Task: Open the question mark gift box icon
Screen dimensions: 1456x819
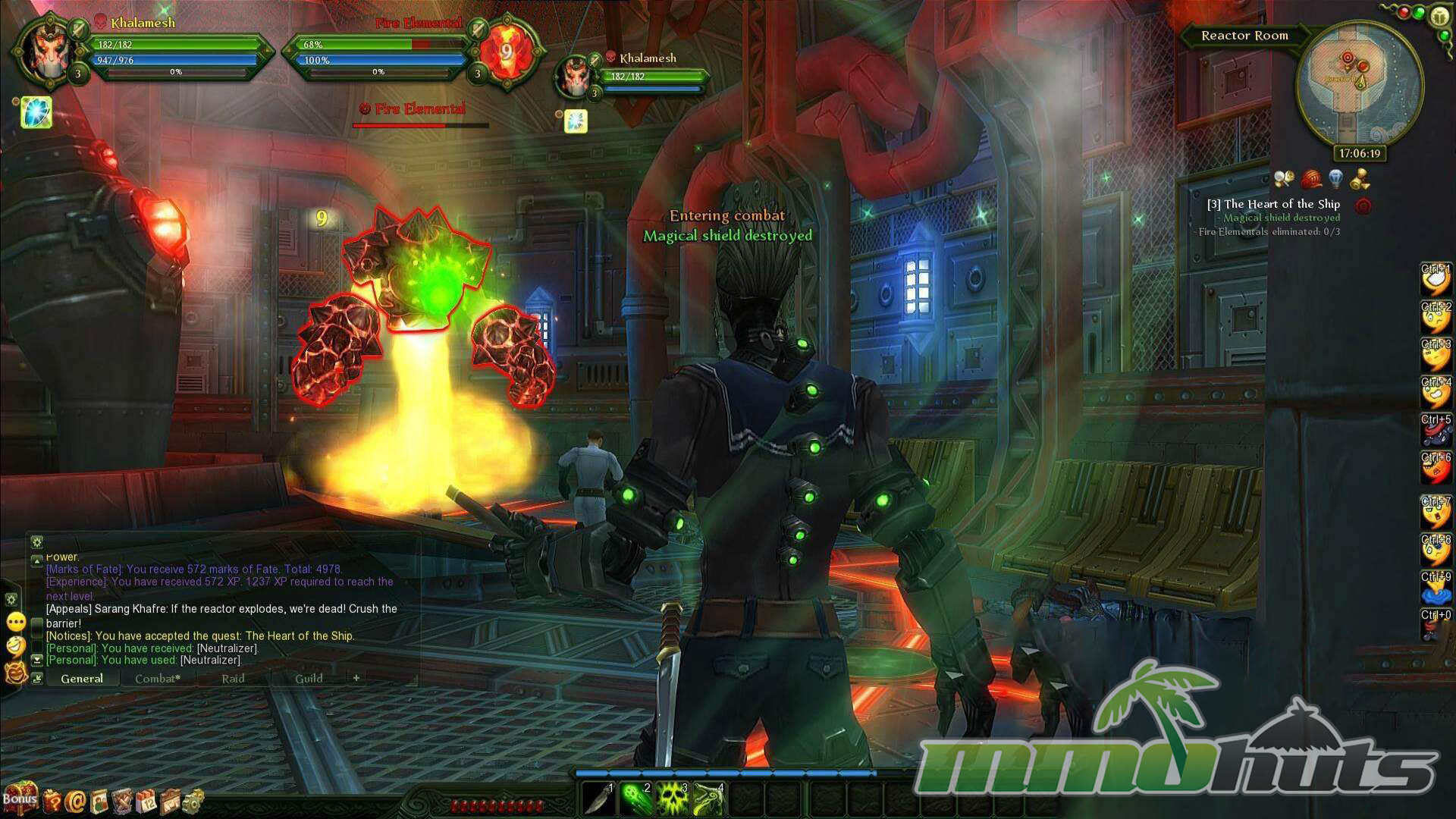Action: (52, 800)
